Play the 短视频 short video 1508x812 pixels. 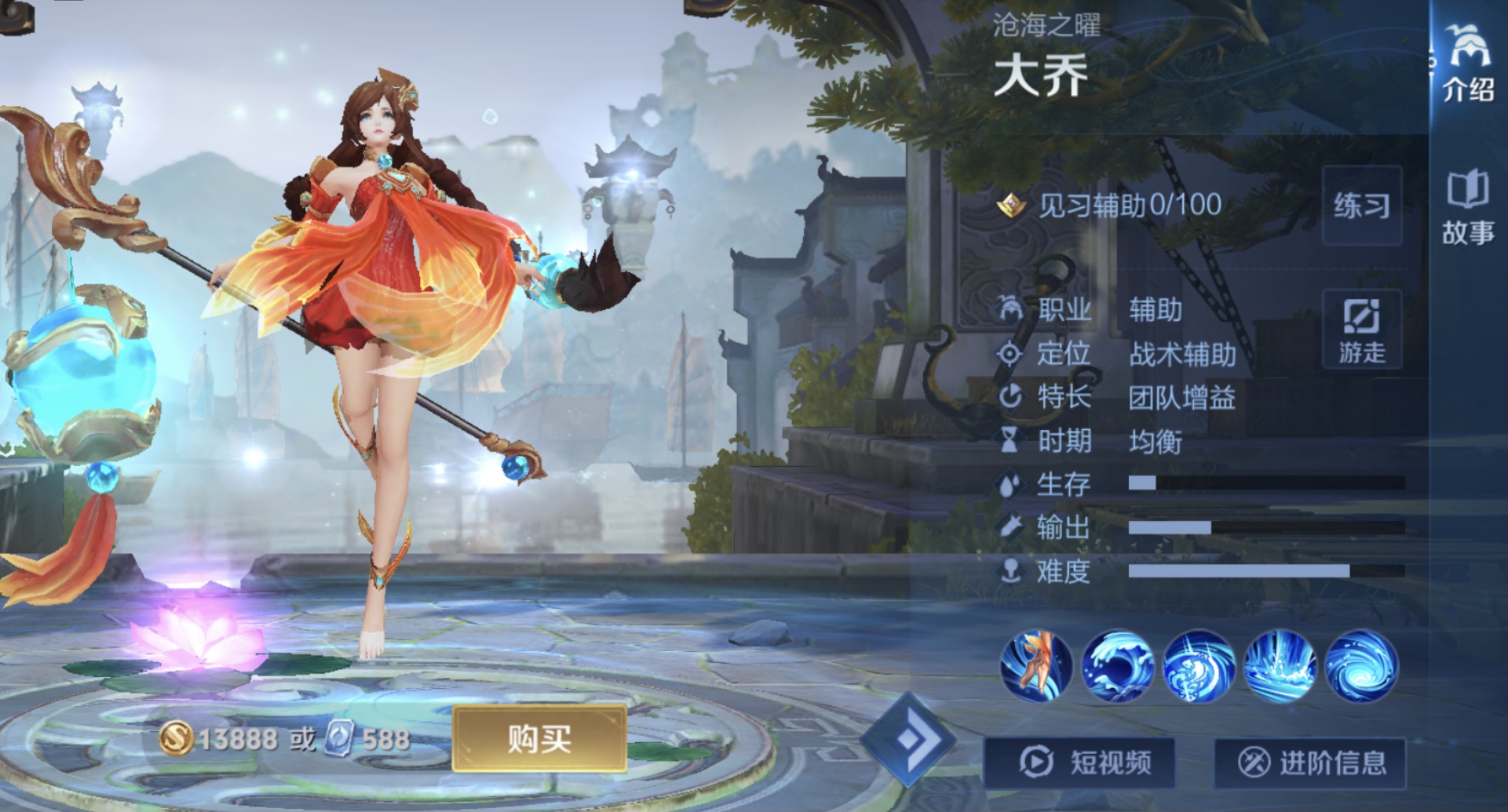1080,762
